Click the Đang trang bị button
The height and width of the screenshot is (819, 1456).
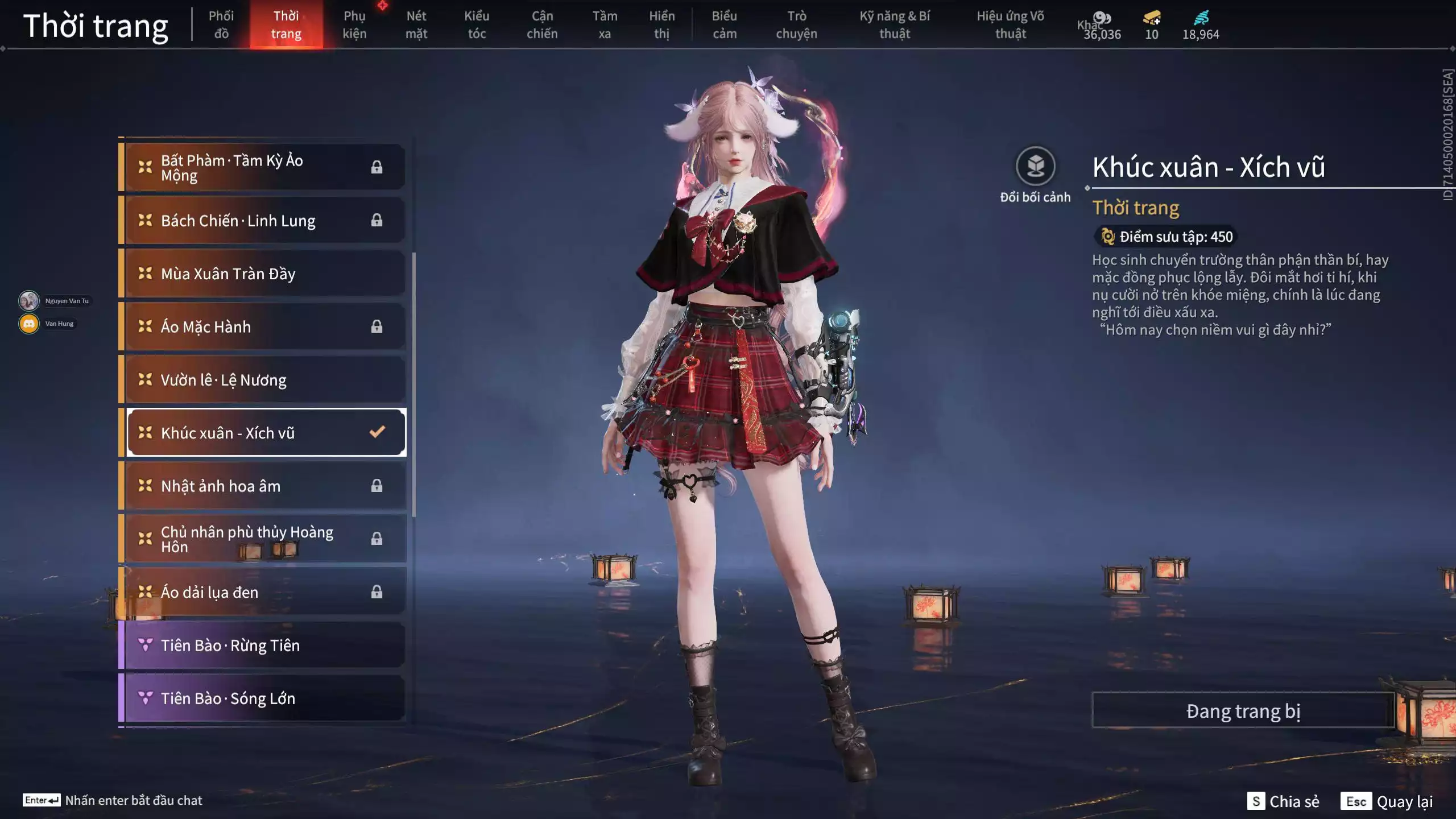tap(1243, 711)
